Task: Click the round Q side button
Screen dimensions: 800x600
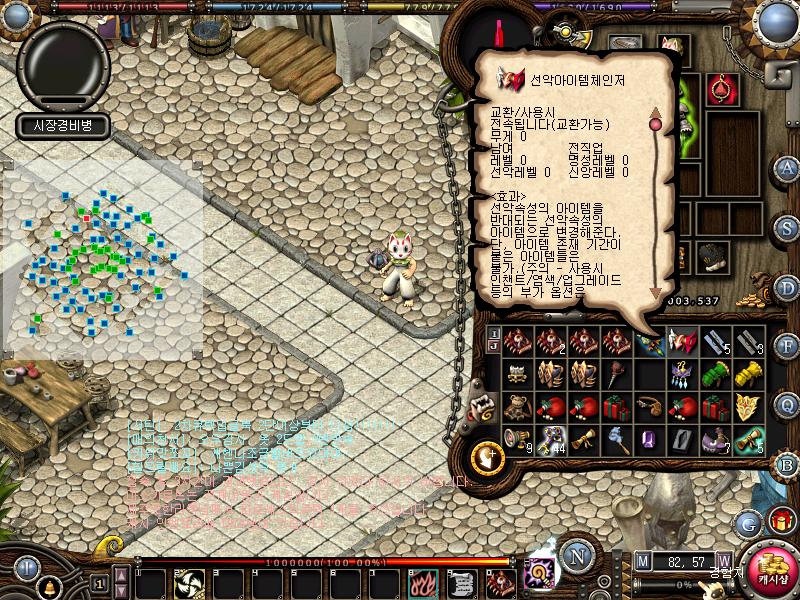Action: point(788,405)
